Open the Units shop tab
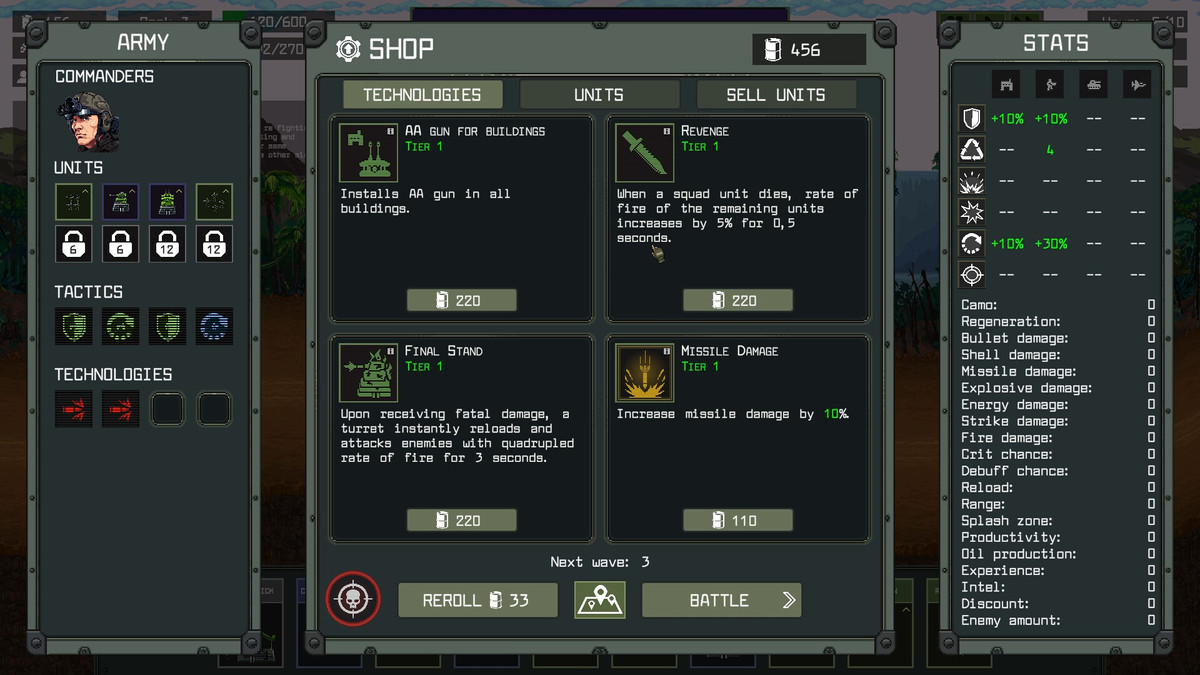 [x=599, y=95]
